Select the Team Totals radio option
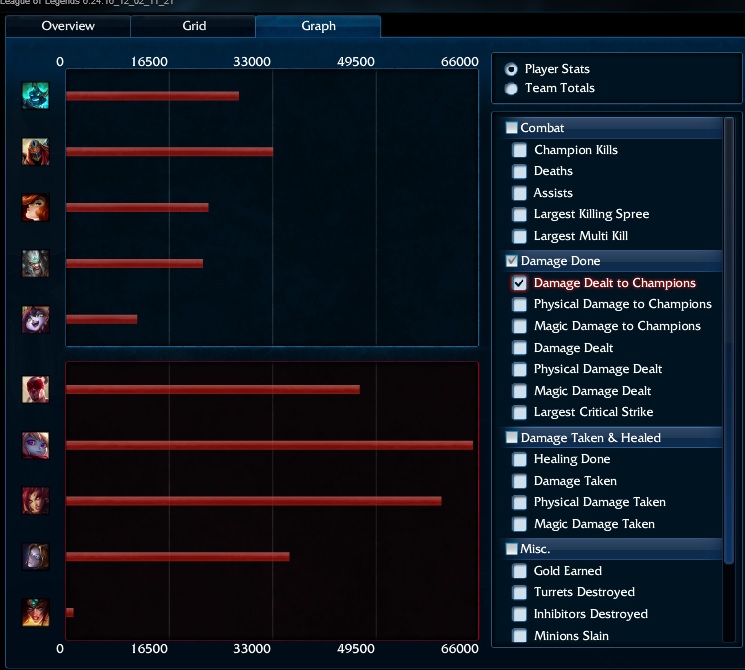745x670 pixels. [512, 88]
